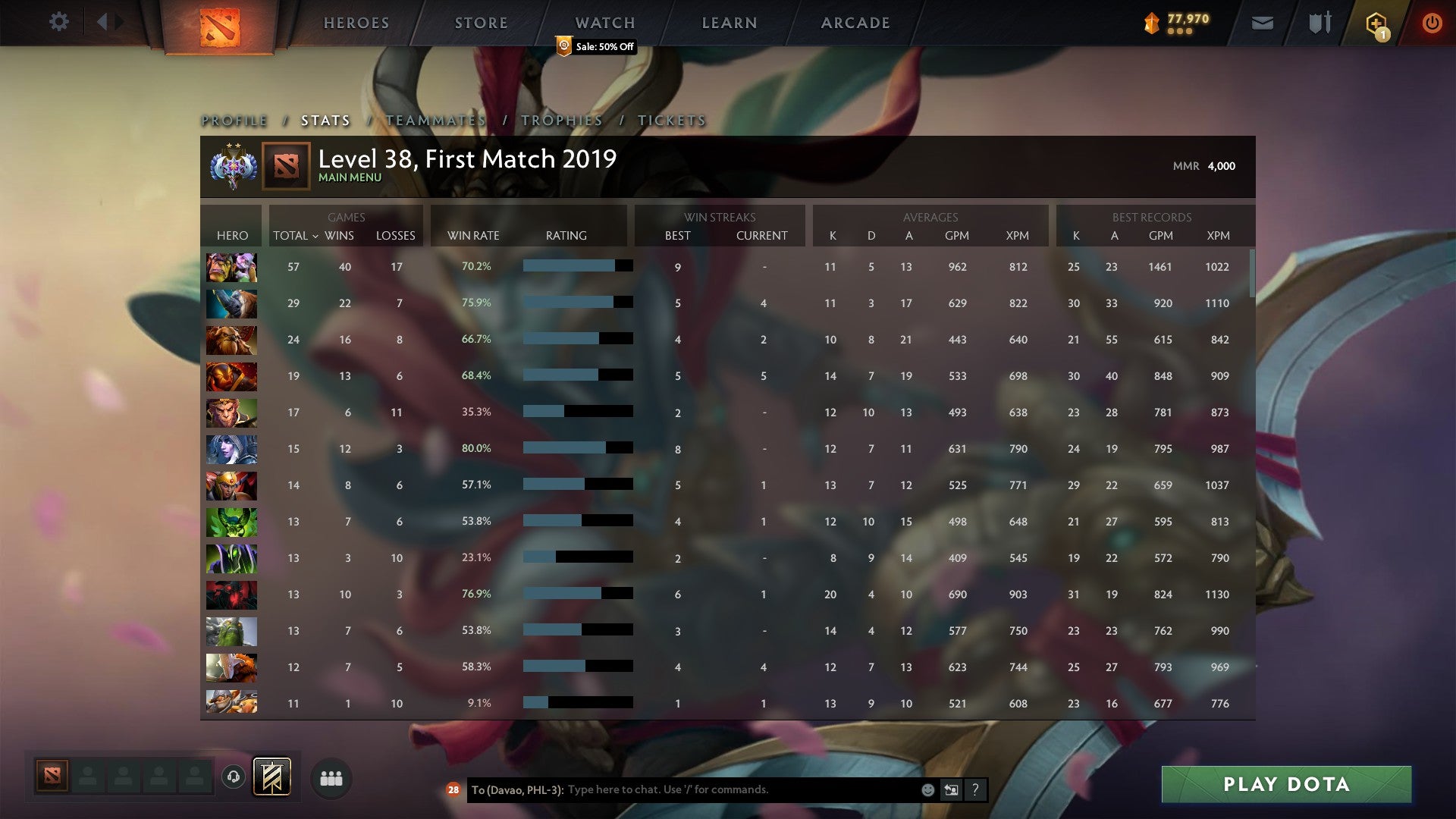
Task: Open the friends list icon
Action: (331, 777)
